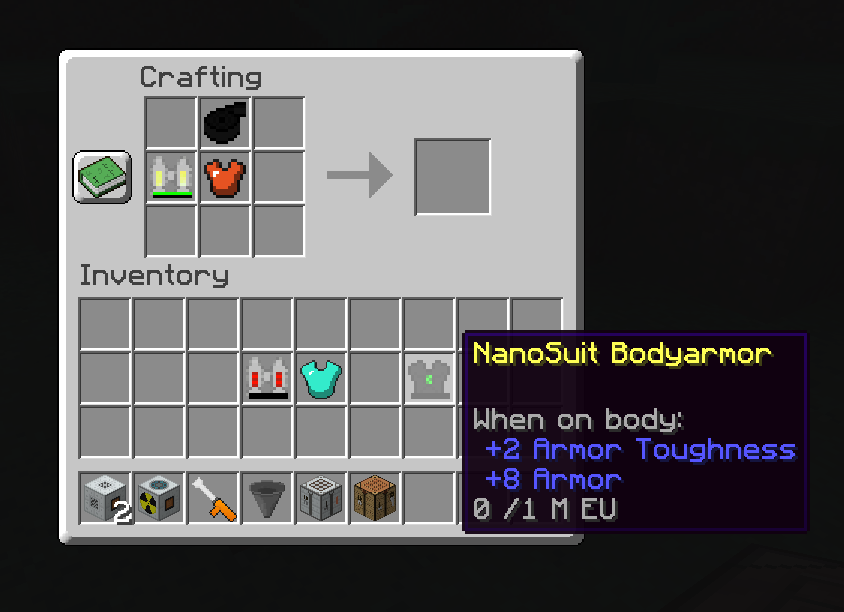The height and width of the screenshot is (612, 844).
Task: Select the gray NanoSuit Bodyarmor
Action: tap(429, 379)
